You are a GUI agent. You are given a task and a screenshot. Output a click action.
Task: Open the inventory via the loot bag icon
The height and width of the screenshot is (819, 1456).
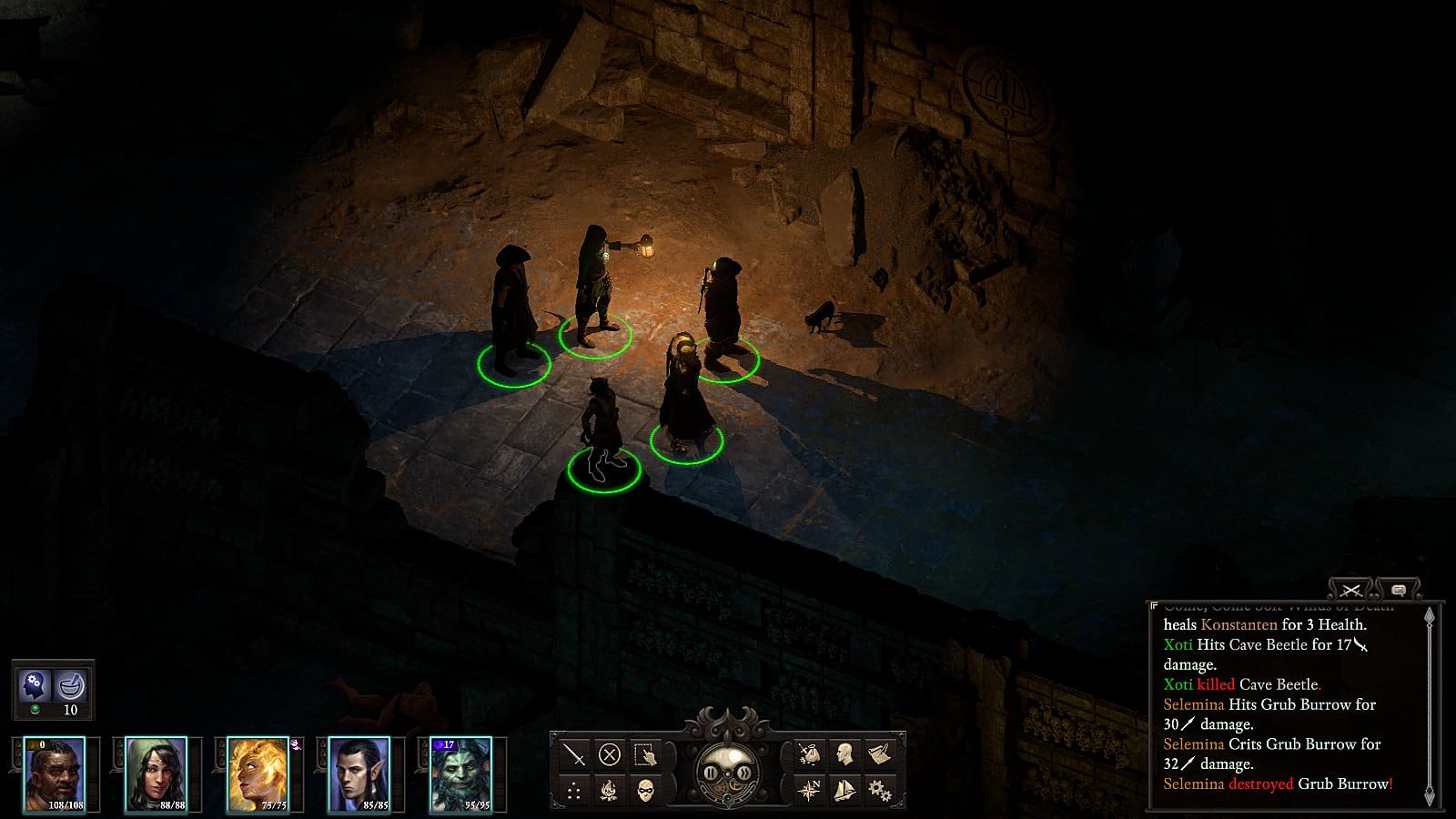pyautogui.click(x=808, y=754)
